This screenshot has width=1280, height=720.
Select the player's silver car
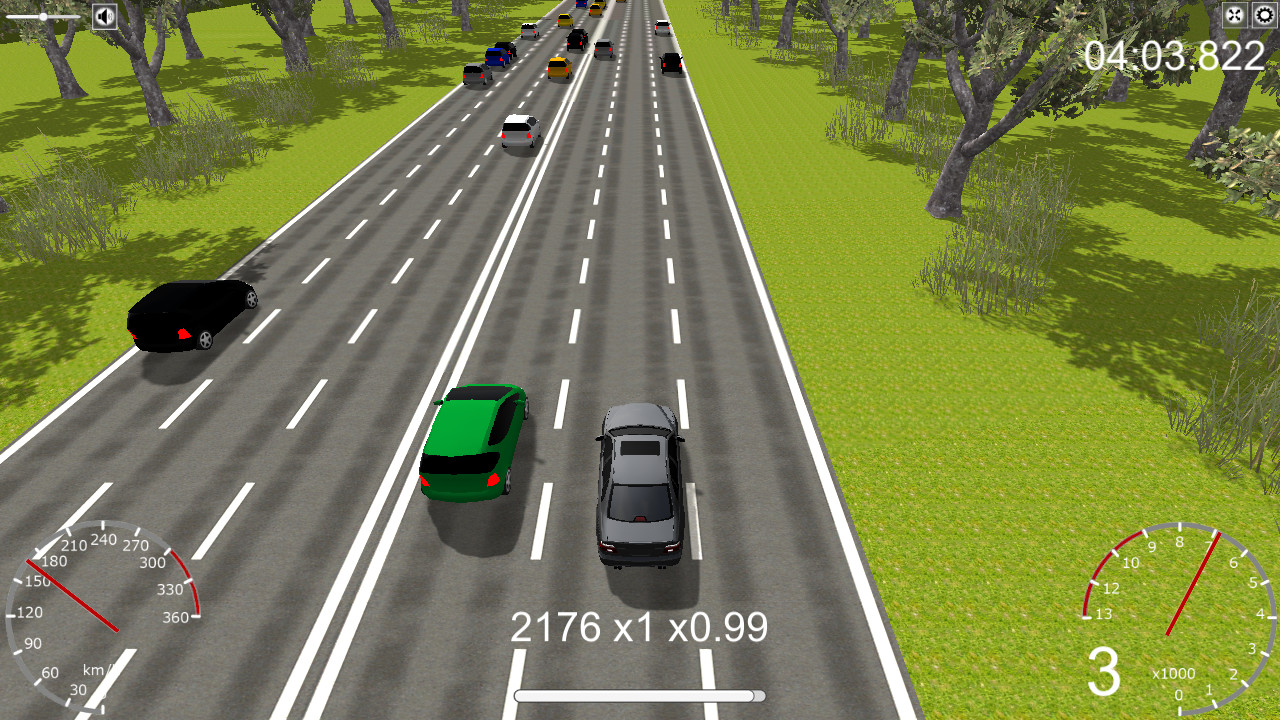tap(638, 490)
